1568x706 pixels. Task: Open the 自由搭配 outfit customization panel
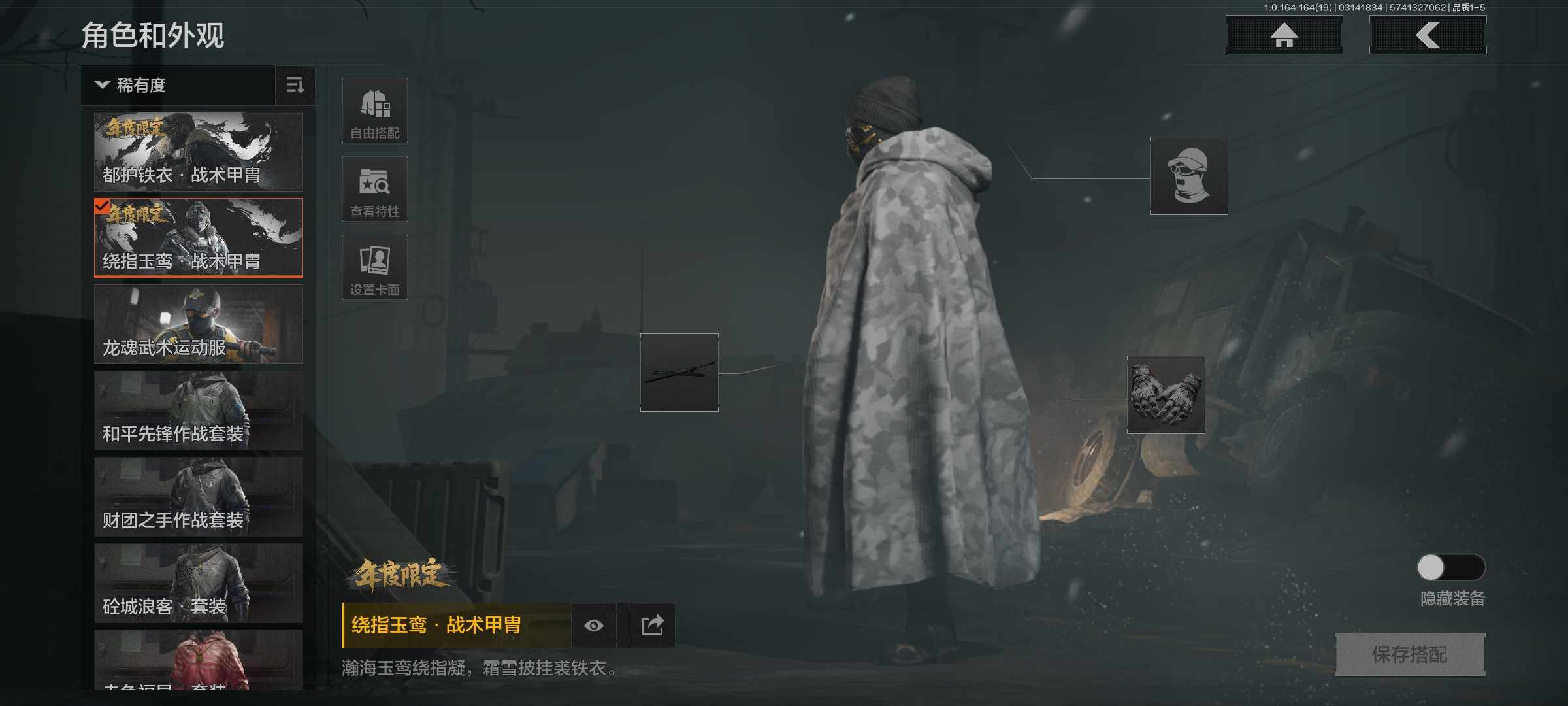point(374,110)
